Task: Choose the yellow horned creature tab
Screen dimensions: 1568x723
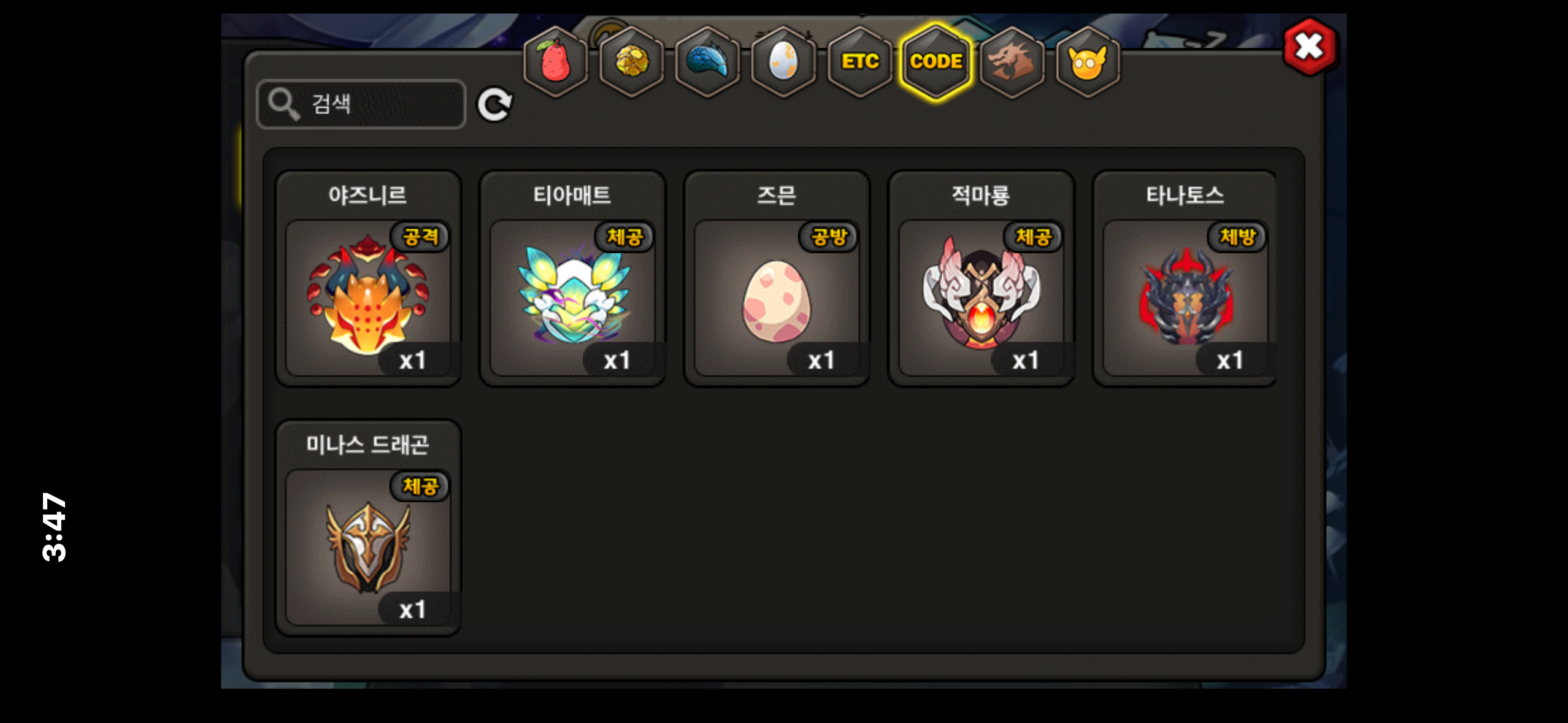Action: click(1088, 62)
